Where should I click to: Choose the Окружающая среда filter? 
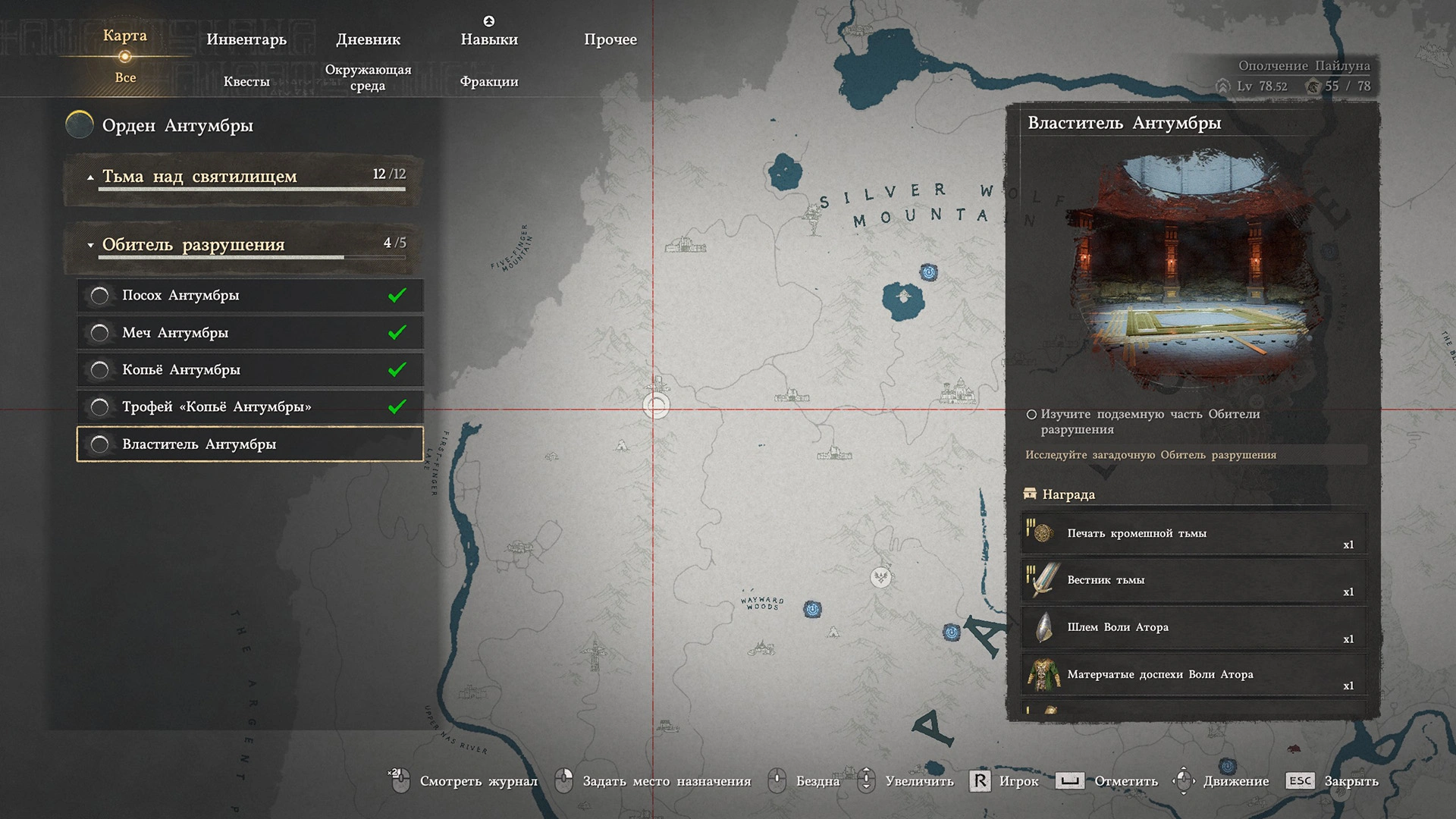pyautogui.click(x=368, y=77)
